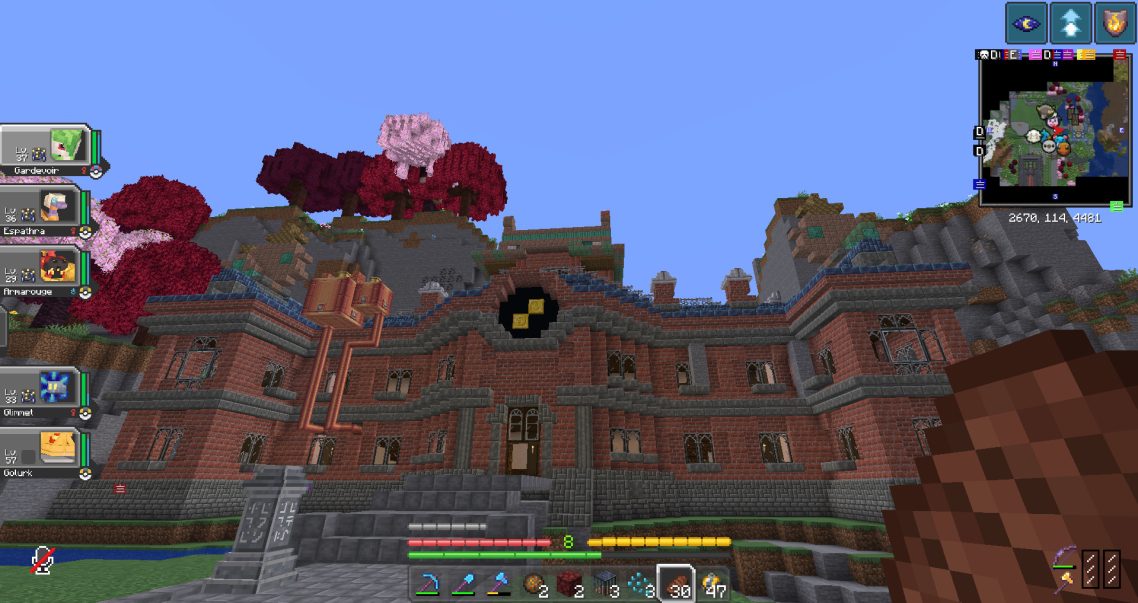Click the flame shield status icon
This screenshot has height=603, width=1138.
tap(1115, 23)
